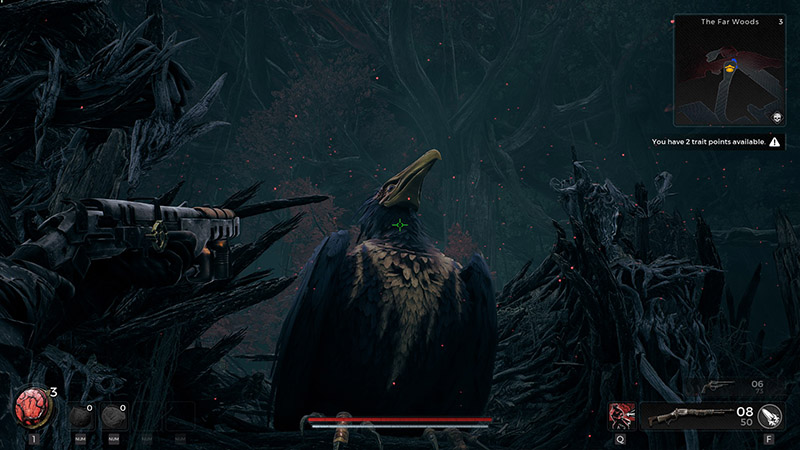Activate the weapon mod projectile icon
This screenshot has width=800, height=450.
click(x=769, y=416)
